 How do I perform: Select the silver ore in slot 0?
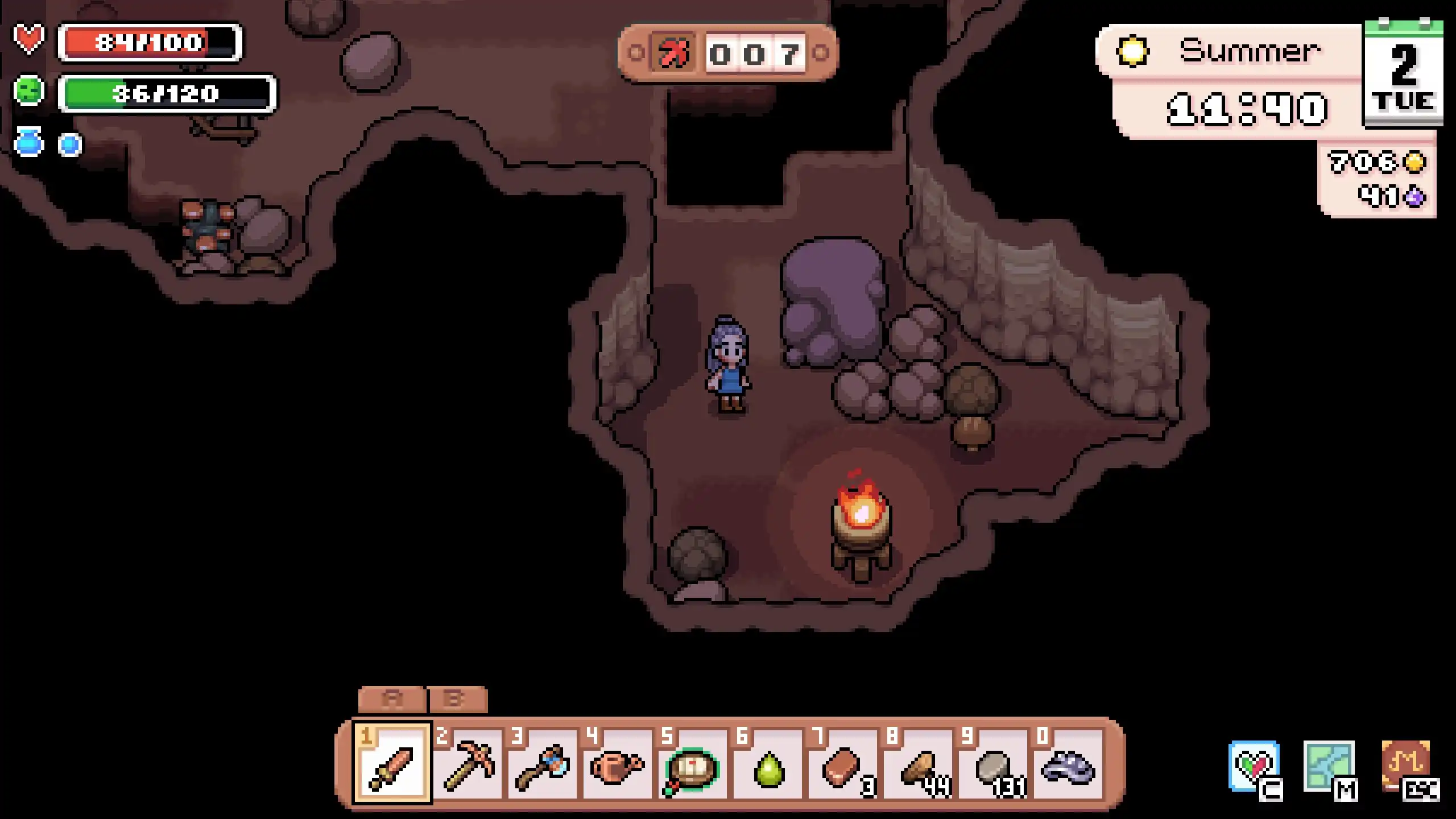[1068, 763]
